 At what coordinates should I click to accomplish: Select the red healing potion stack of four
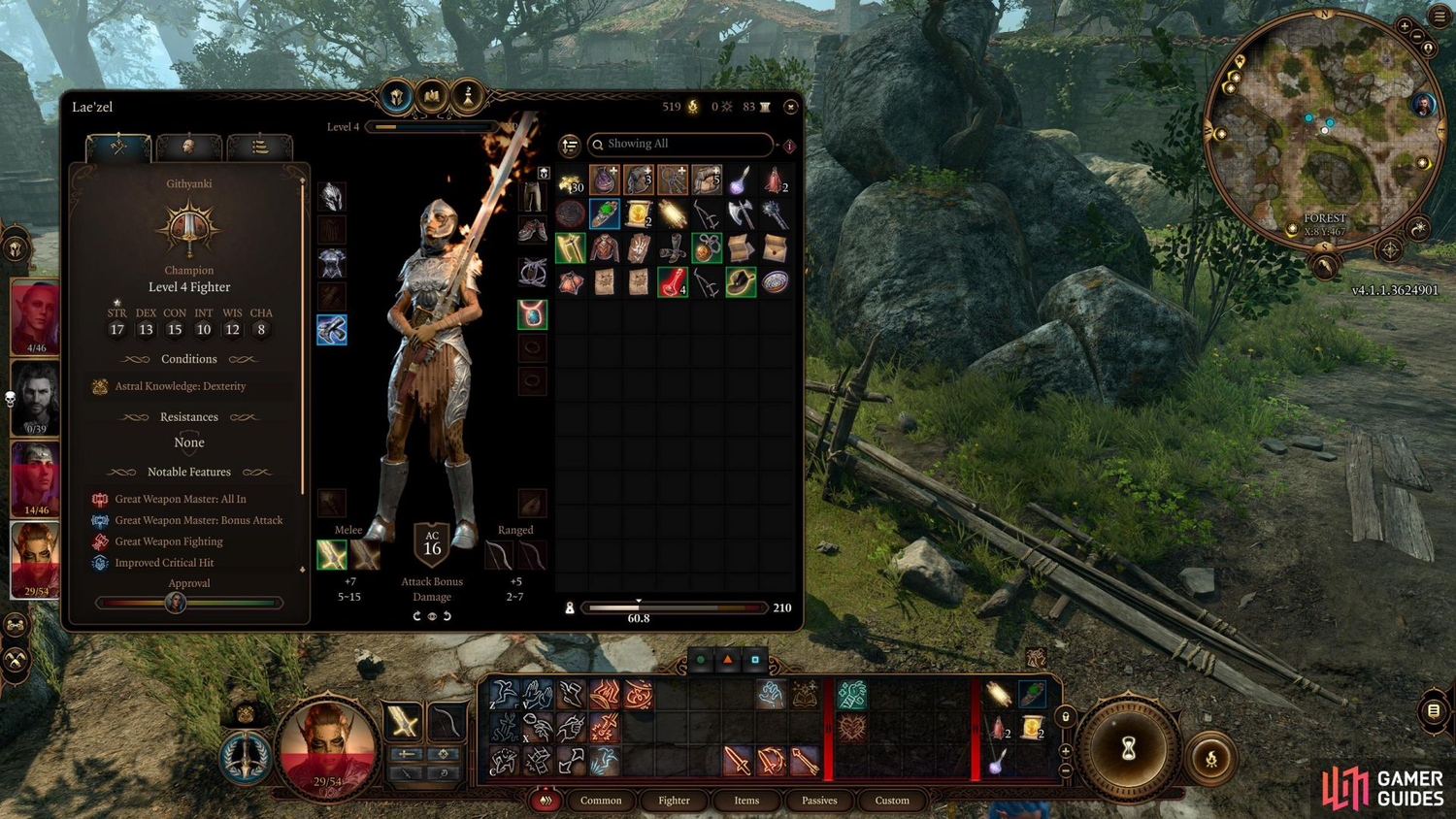click(x=673, y=282)
